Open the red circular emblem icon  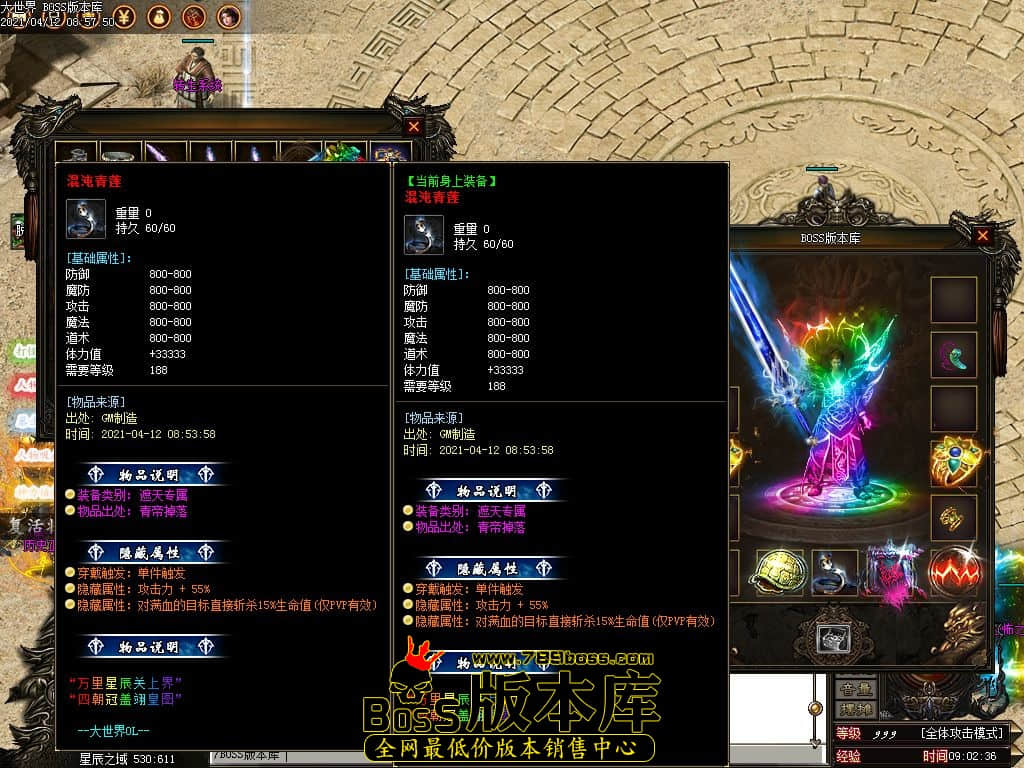point(194,16)
